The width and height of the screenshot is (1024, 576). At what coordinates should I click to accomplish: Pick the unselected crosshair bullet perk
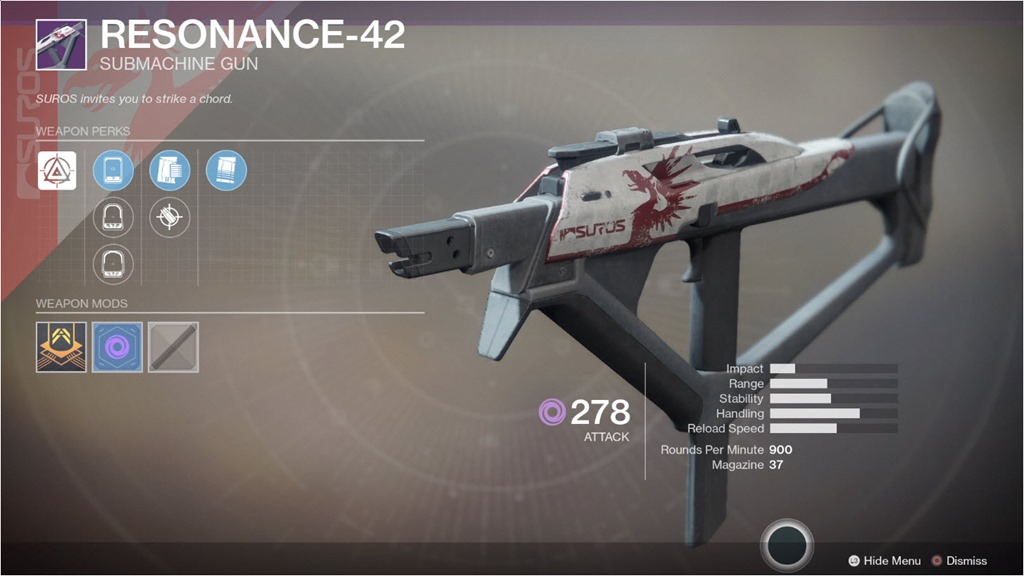169,218
